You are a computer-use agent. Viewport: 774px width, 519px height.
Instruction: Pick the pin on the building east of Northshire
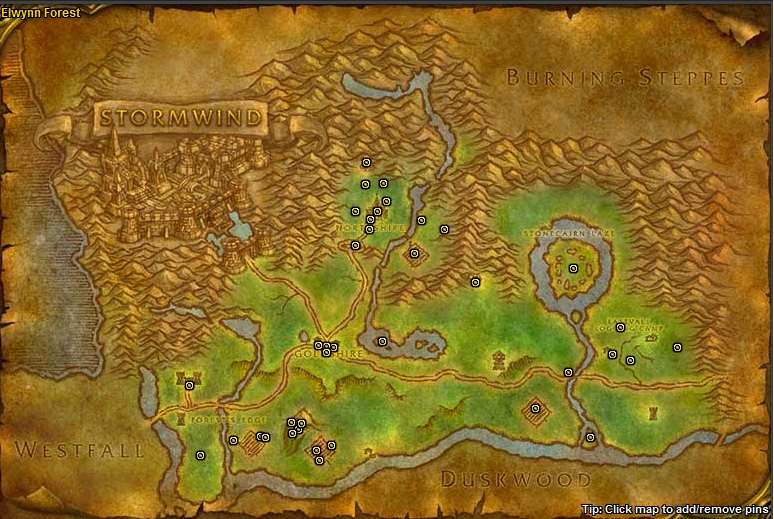click(x=414, y=253)
